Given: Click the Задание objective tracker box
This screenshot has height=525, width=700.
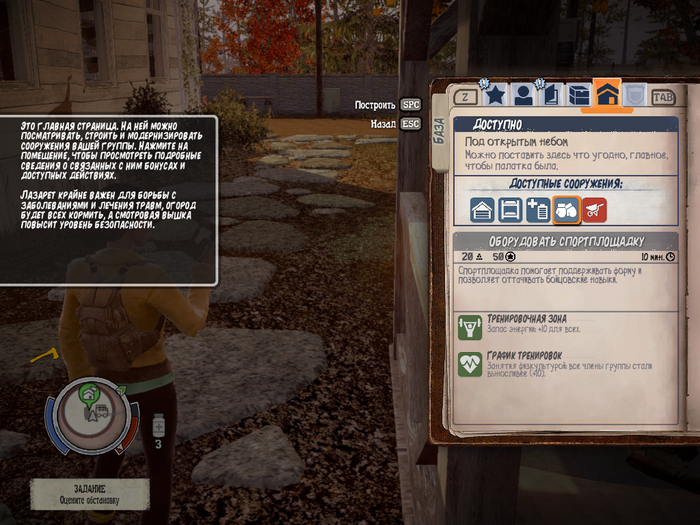Looking at the screenshot, I should point(89,493).
